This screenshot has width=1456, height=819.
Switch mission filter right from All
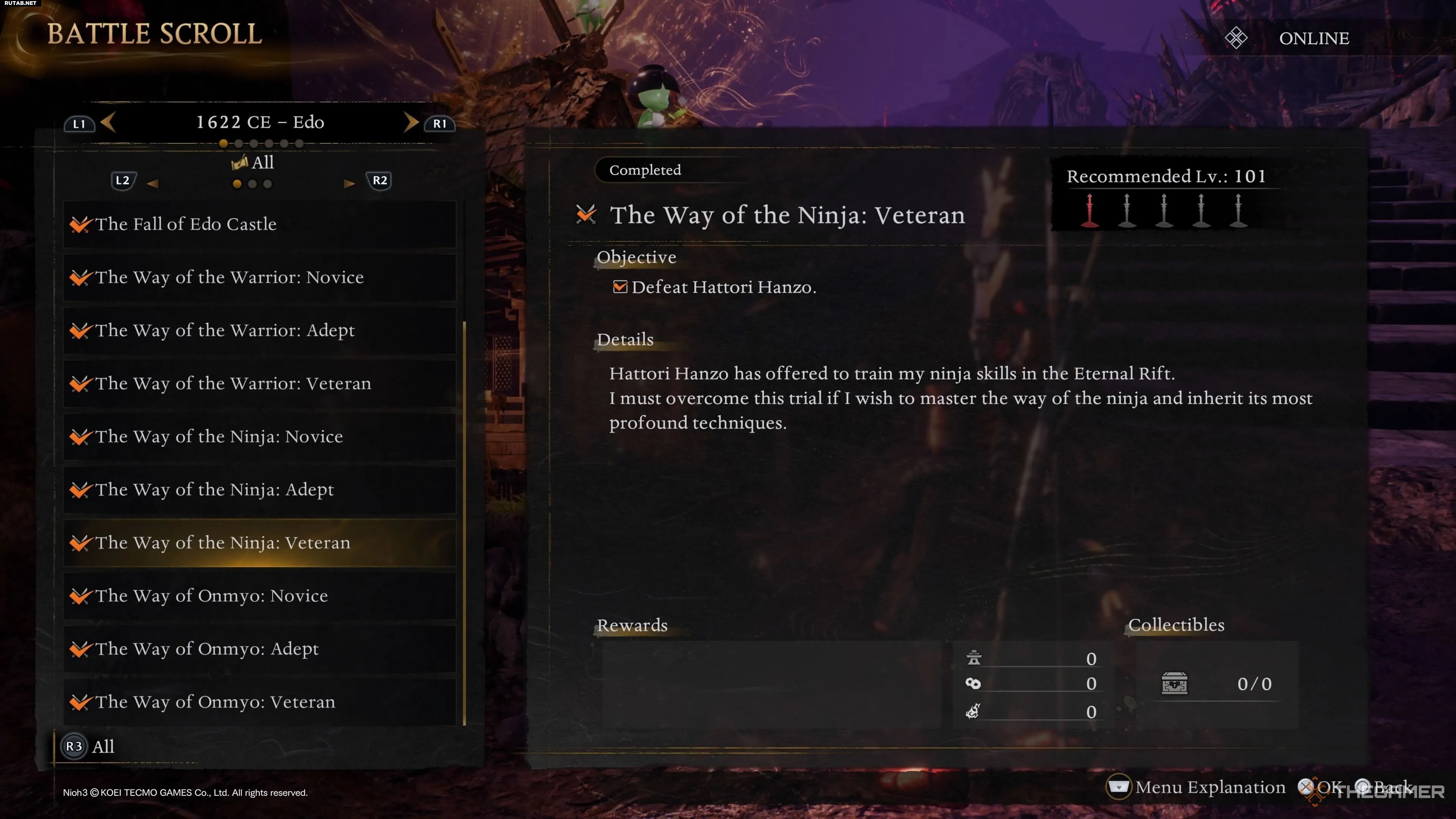(x=349, y=183)
